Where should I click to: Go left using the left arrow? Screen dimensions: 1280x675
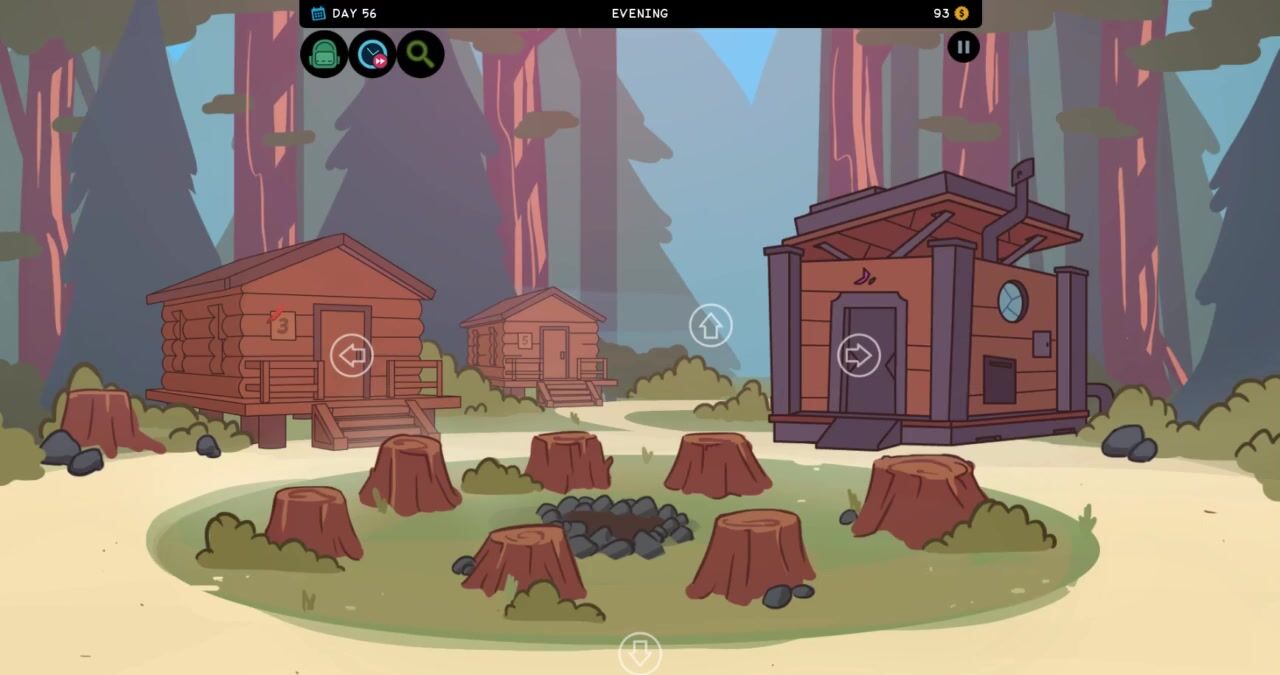pos(351,355)
